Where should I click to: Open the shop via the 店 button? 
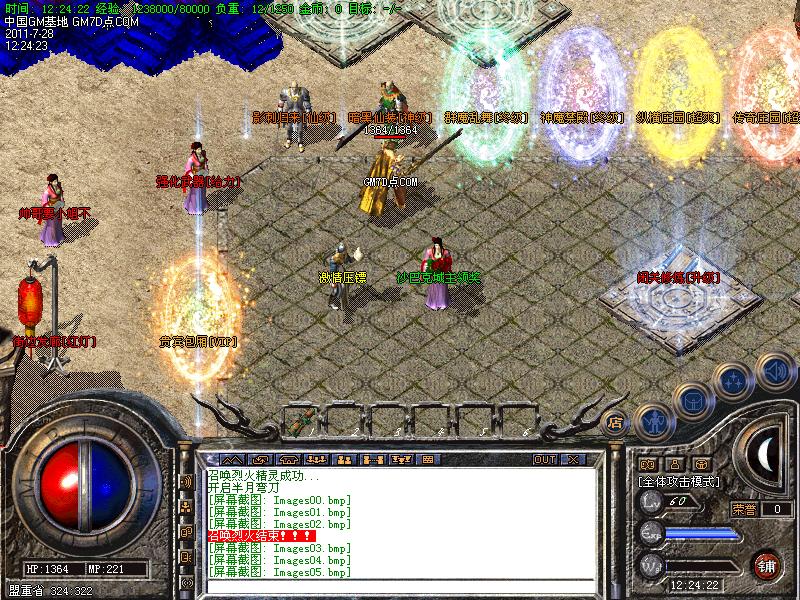[615, 423]
